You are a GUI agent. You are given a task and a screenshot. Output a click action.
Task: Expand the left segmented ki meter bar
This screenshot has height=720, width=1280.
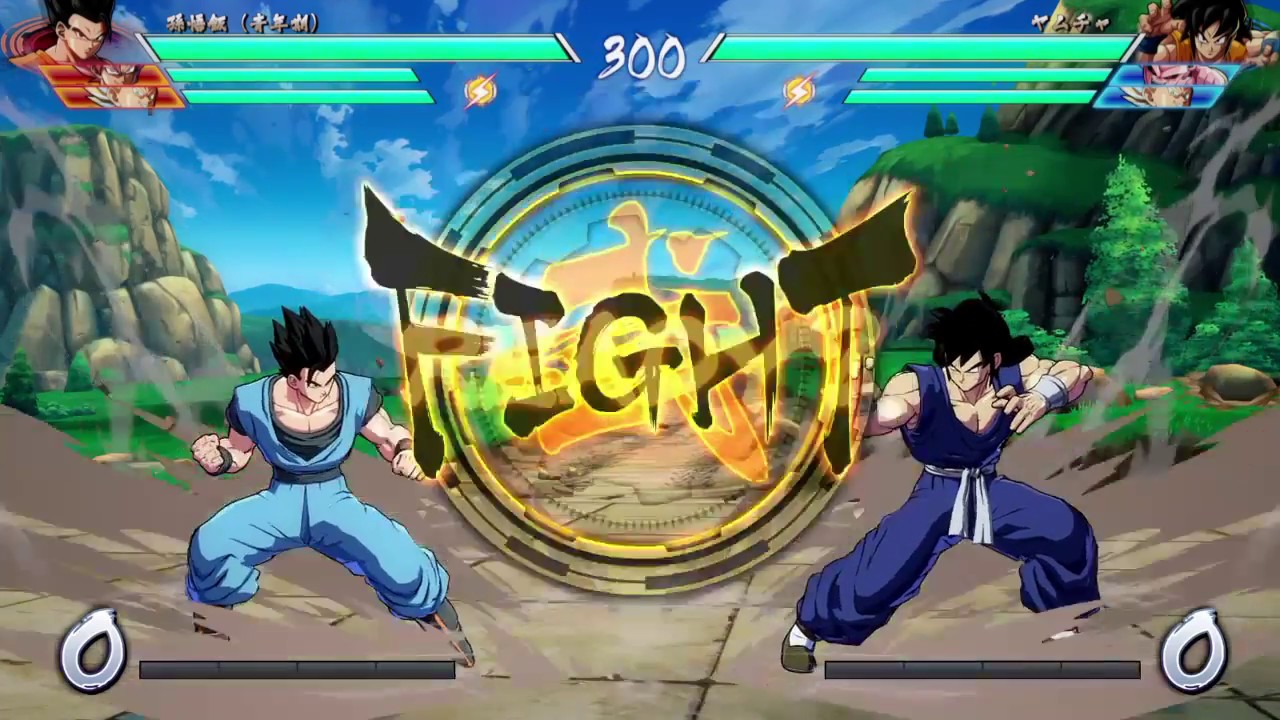click(295, 669)
